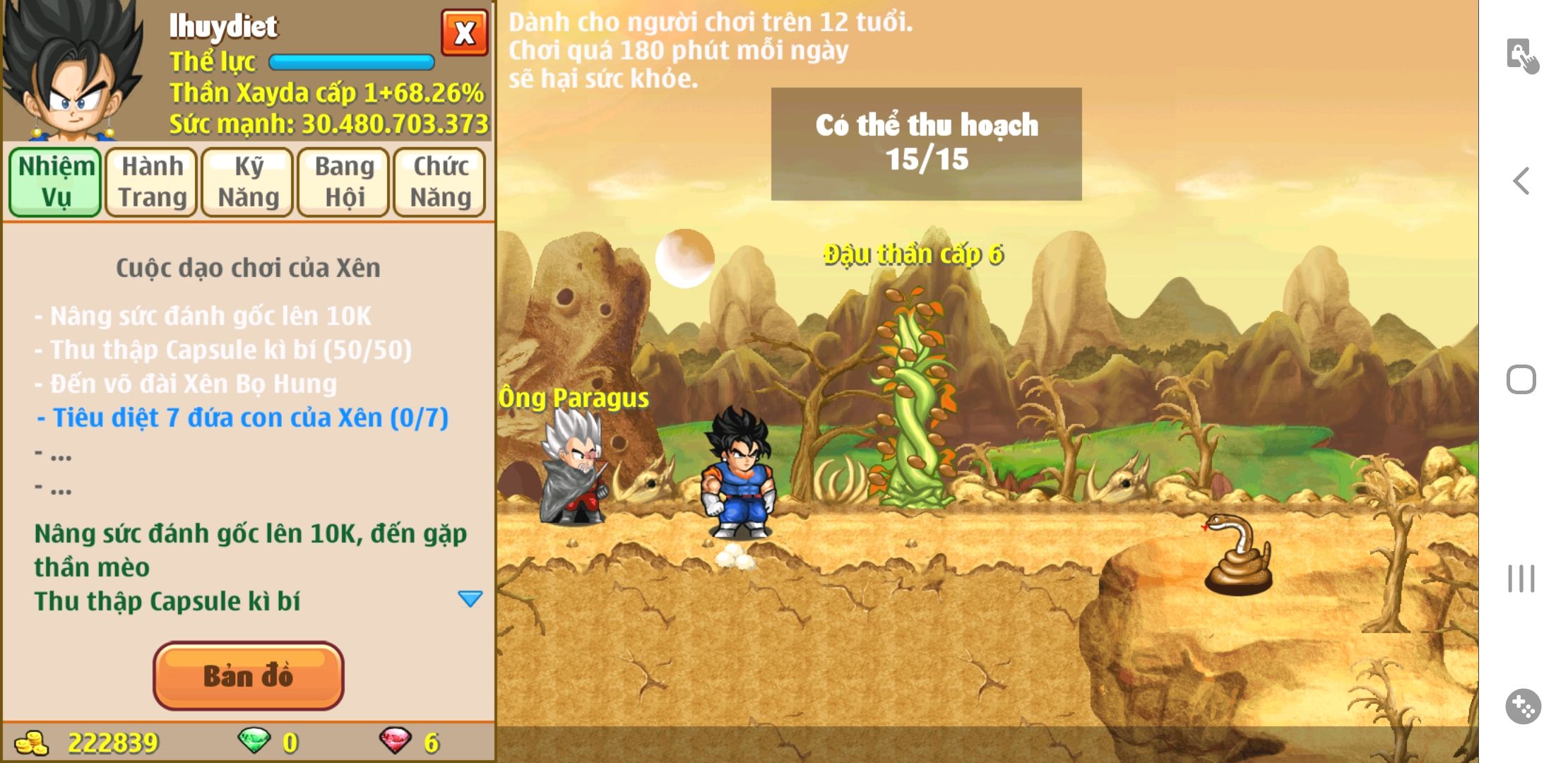
Task: Open the Android recent apps button
Action: [1521, 579]
